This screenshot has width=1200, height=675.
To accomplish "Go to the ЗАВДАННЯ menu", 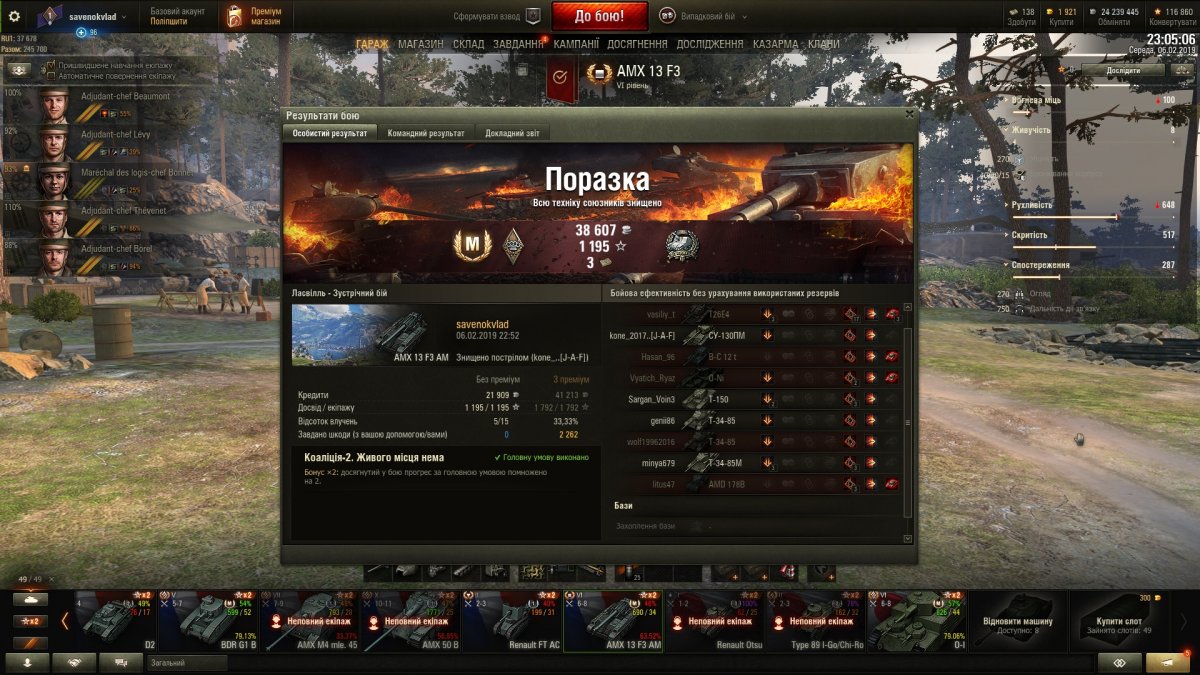I will click(518, 44).
